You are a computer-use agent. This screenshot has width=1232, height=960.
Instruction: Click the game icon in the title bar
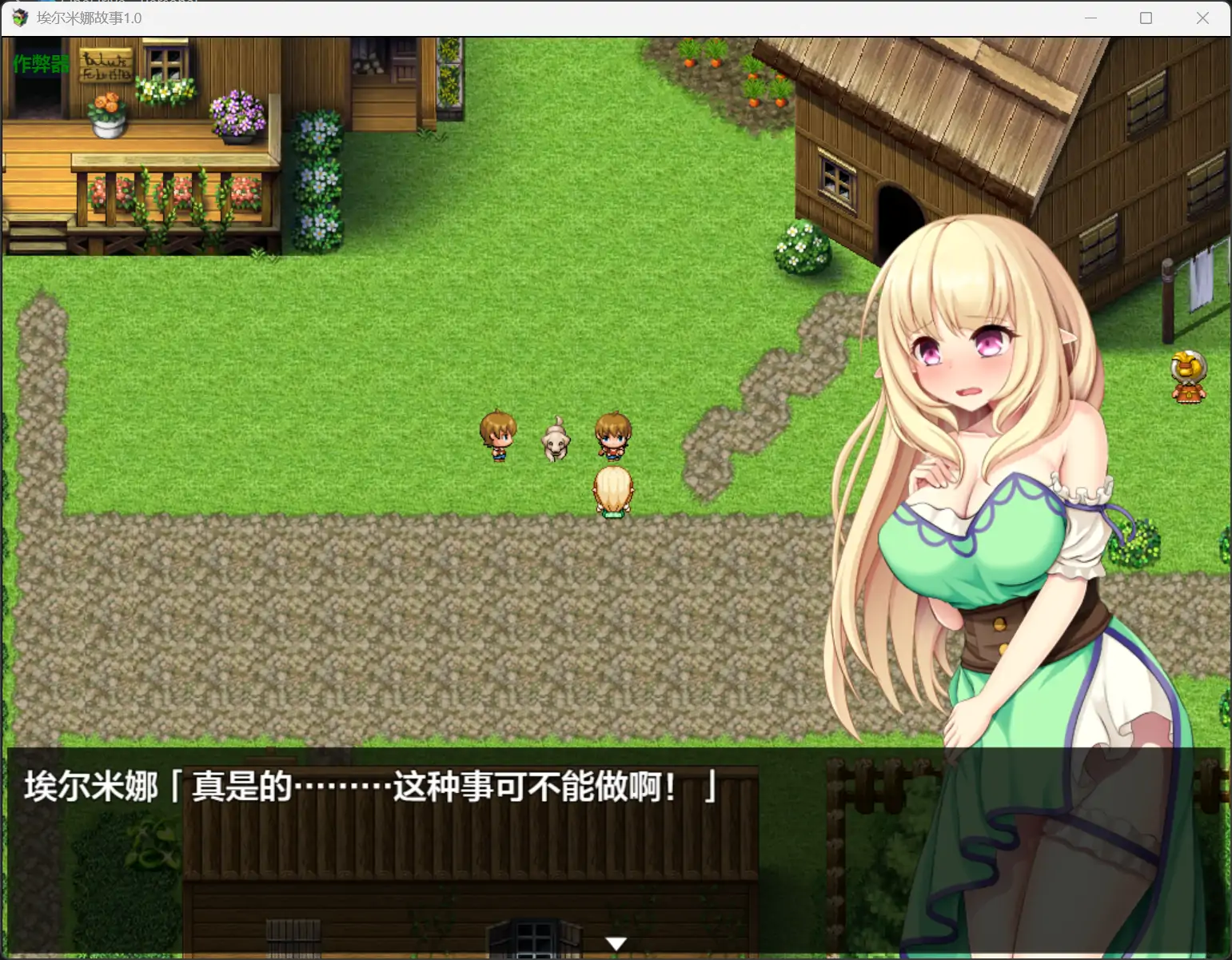18,18
